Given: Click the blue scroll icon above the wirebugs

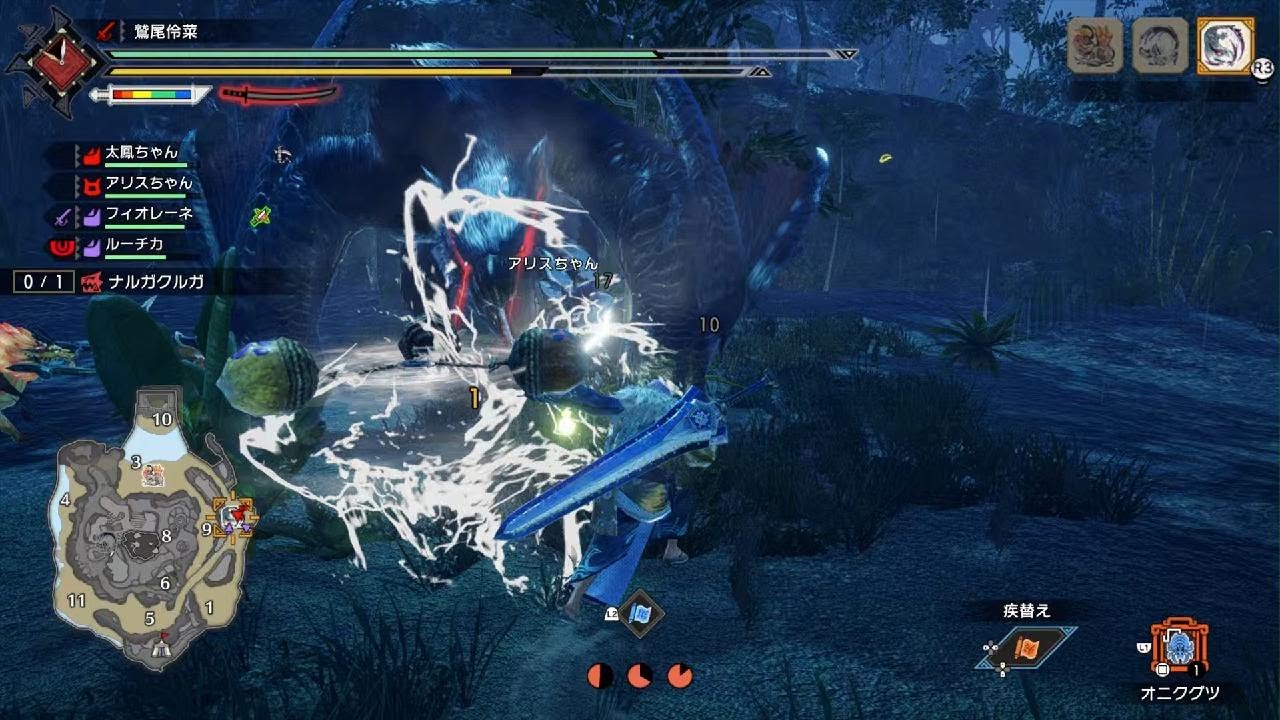Looking at the screenshot, I should tap(638, 613).
